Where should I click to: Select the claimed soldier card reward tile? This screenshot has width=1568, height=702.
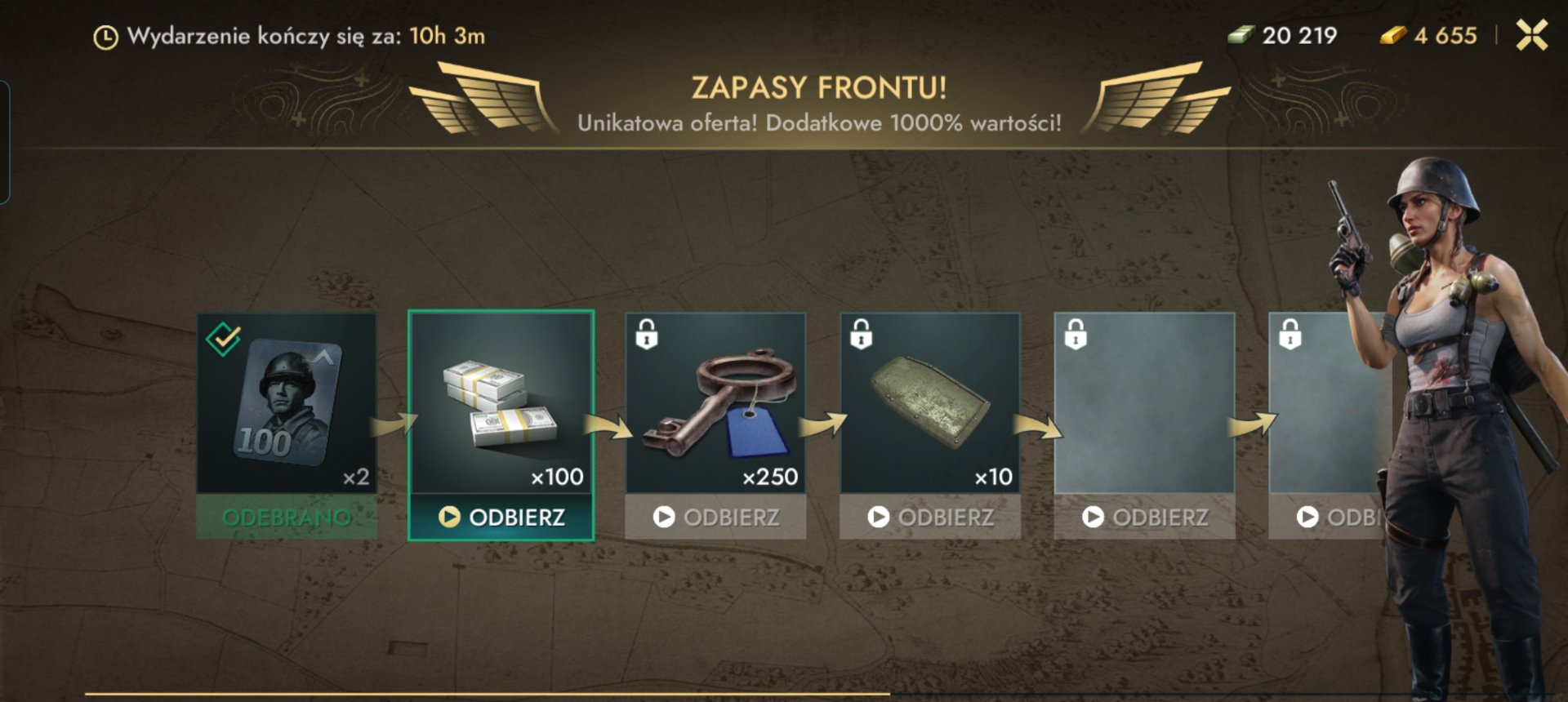point(287,402)
